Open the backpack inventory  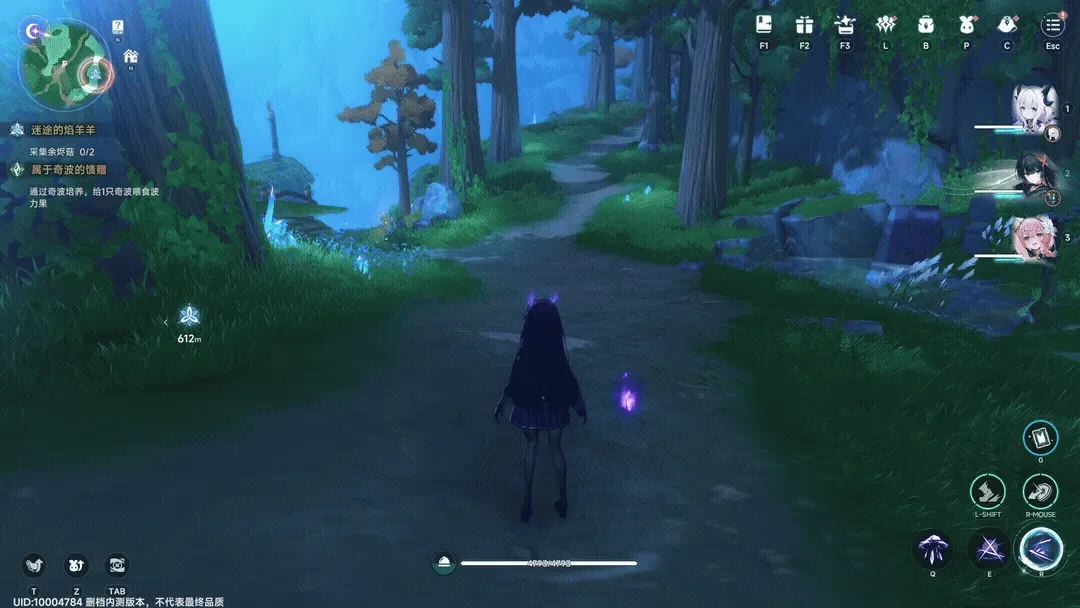[926, 24]
